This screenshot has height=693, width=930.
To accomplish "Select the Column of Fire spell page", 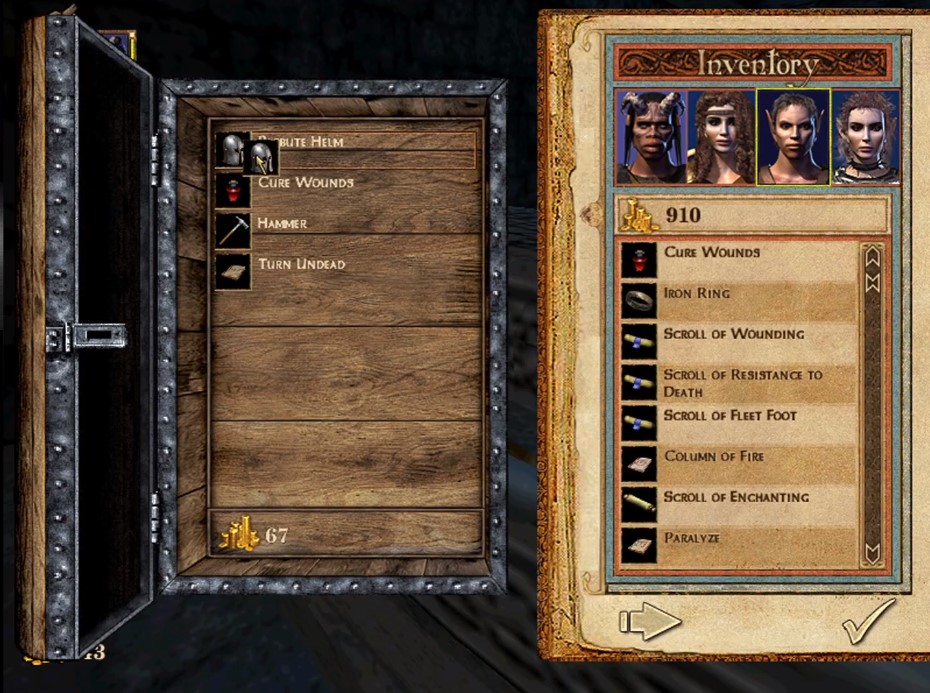I will click(x=713, y=458).
